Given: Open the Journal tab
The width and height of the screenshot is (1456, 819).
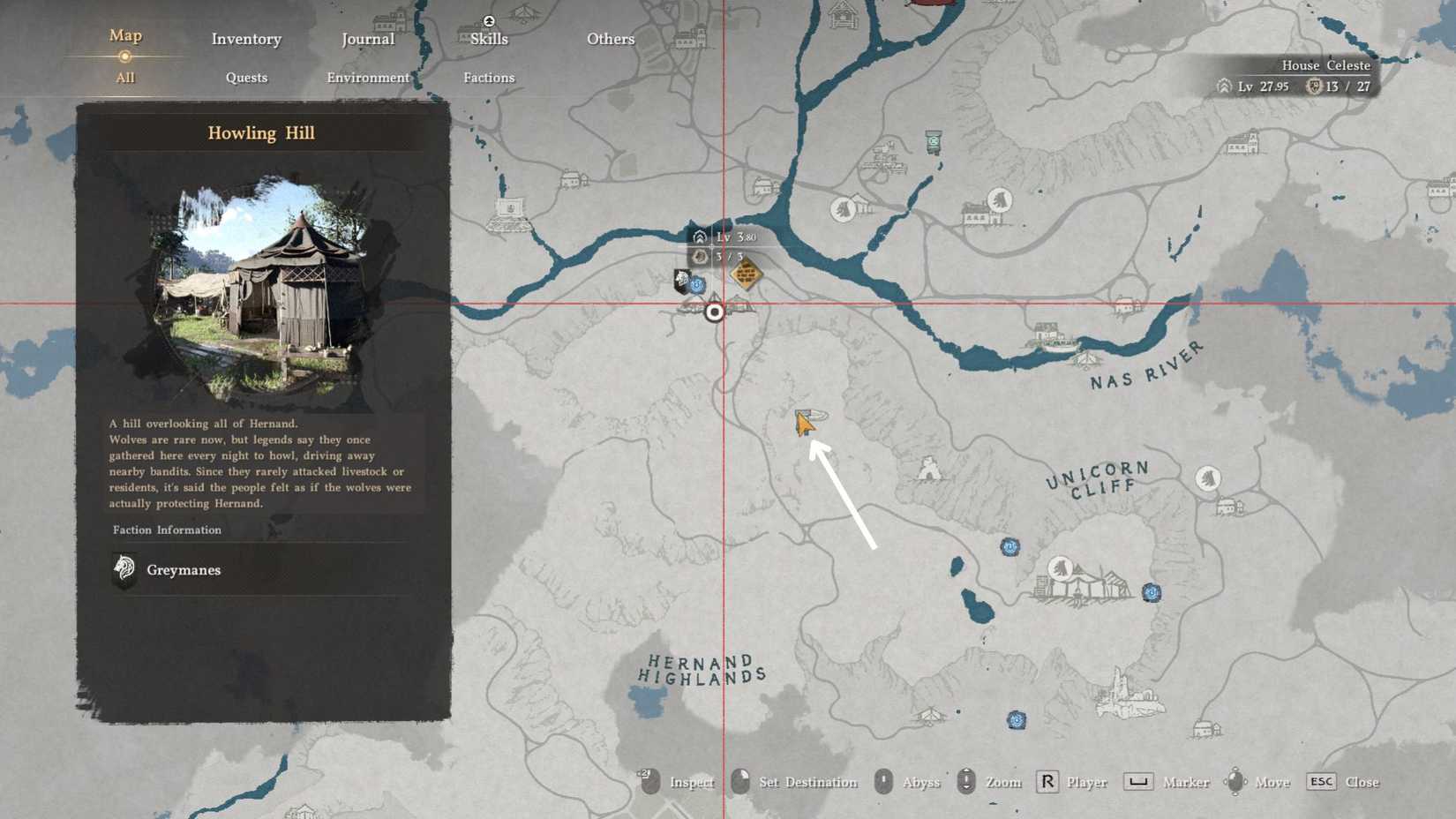Looking at the screenshot, I should tap(368, 39).
